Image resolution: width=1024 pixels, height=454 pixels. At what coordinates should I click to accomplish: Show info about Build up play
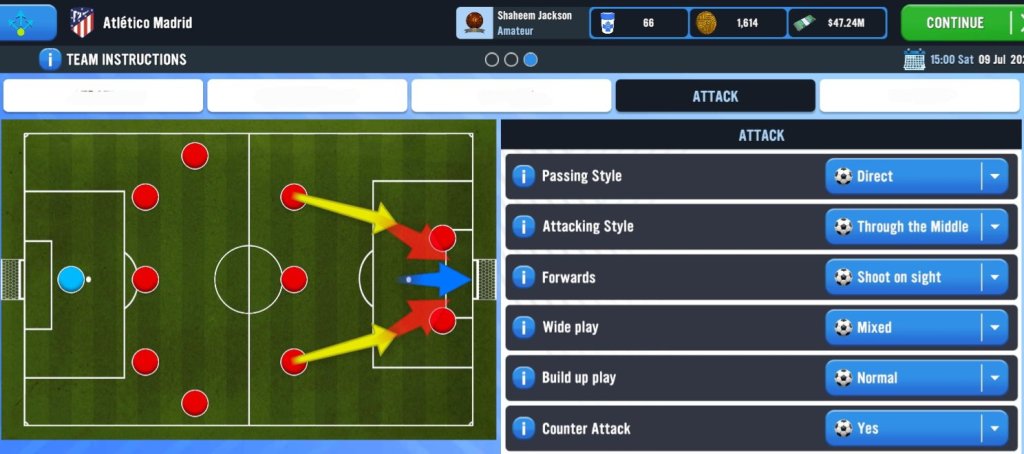tap(523, 378)
